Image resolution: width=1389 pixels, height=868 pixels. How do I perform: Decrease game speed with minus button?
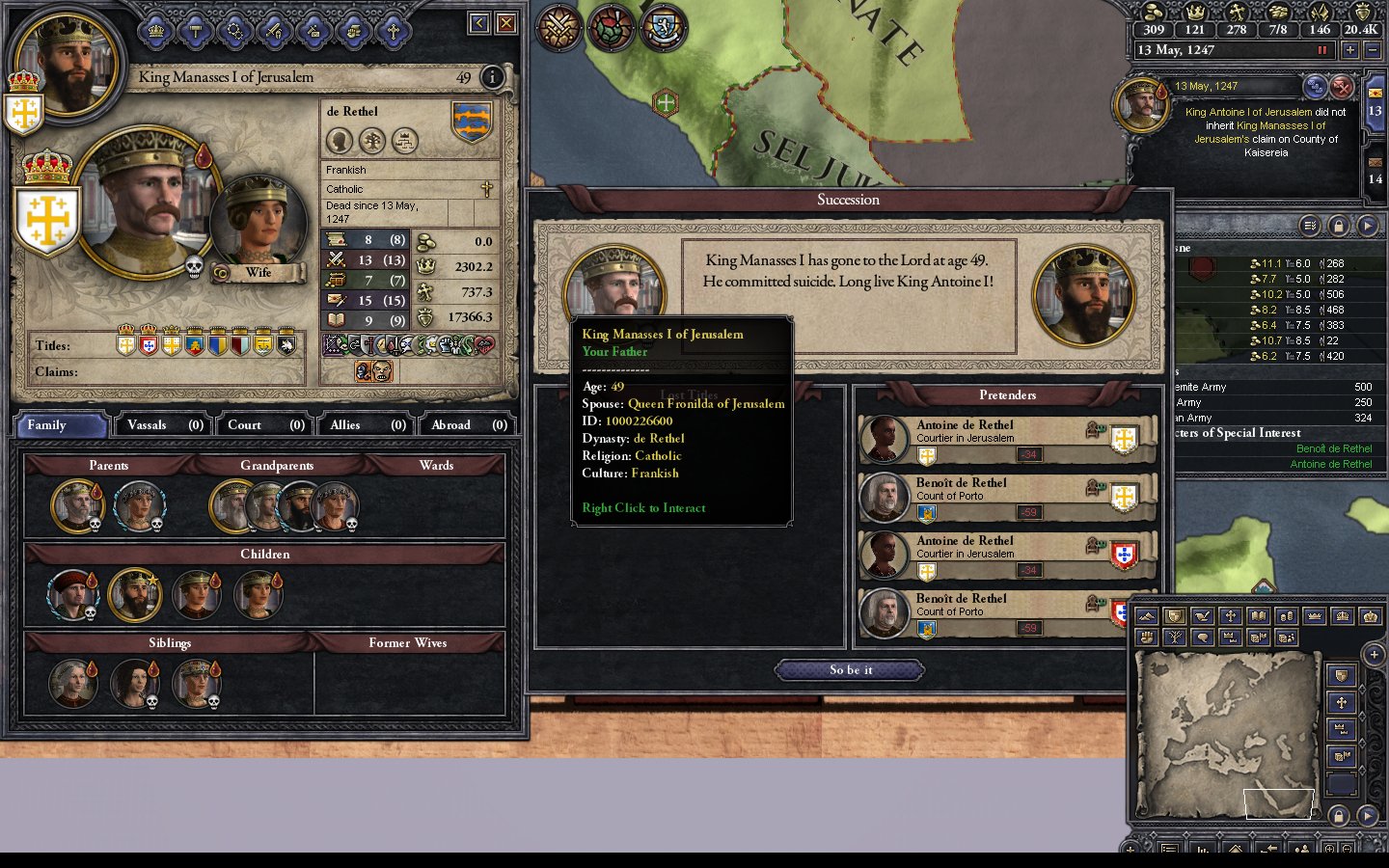tap(1373, 50)
